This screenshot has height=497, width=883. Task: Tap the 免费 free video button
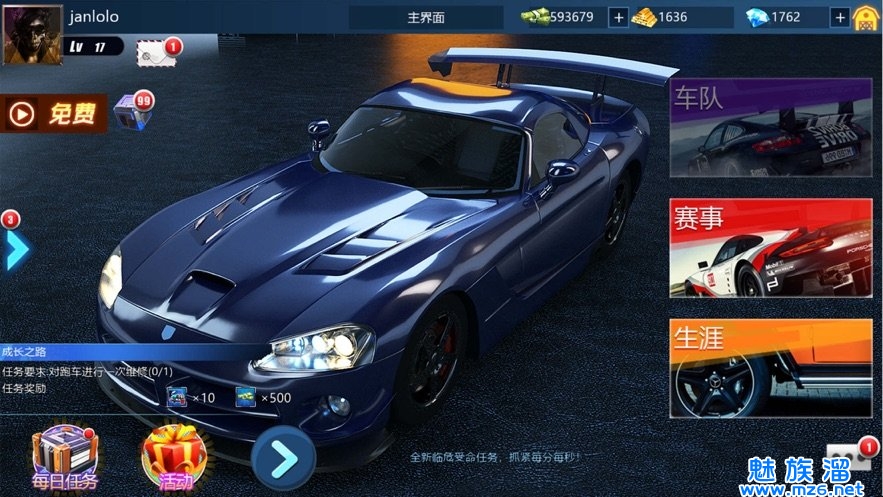point(56,114)
